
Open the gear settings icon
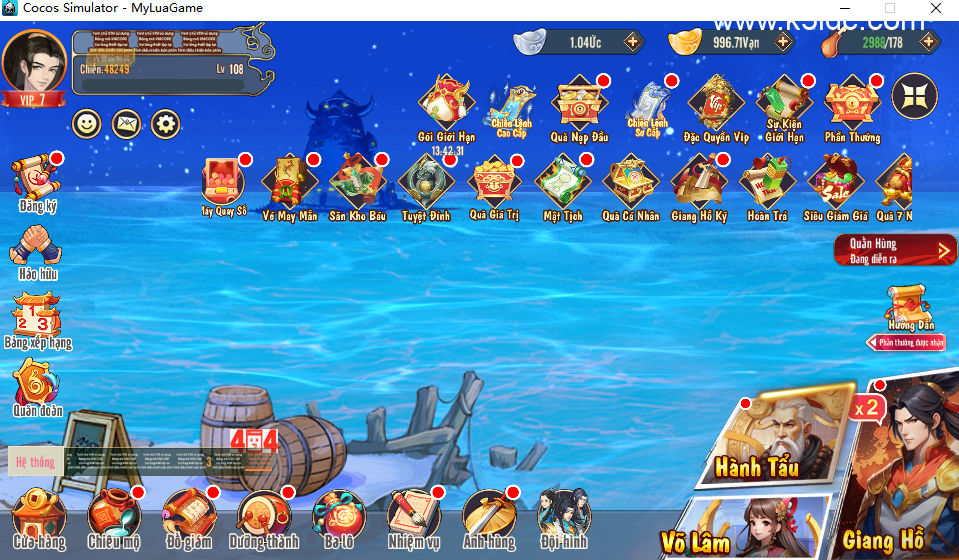coord(165,124)
